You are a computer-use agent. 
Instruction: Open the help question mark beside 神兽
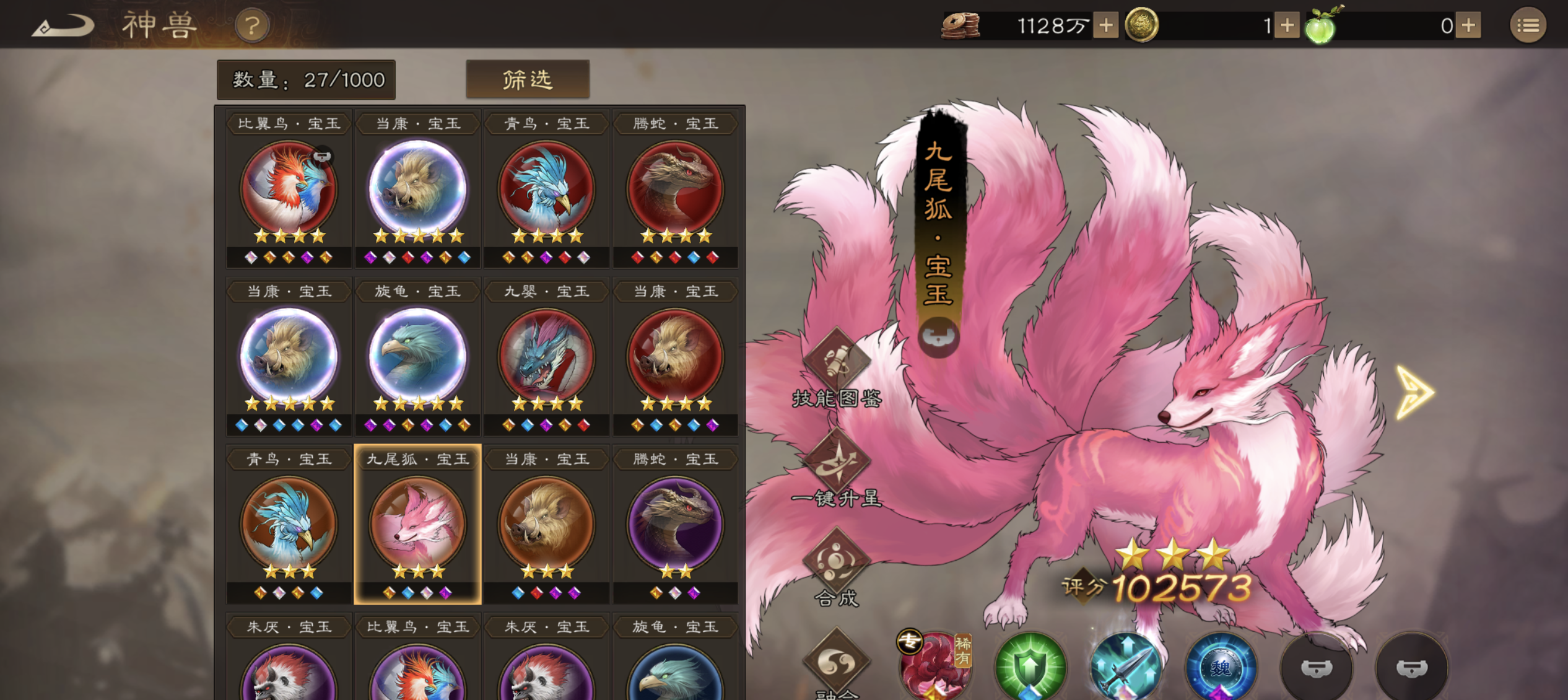pyautogui.click(x=251, y=26)
